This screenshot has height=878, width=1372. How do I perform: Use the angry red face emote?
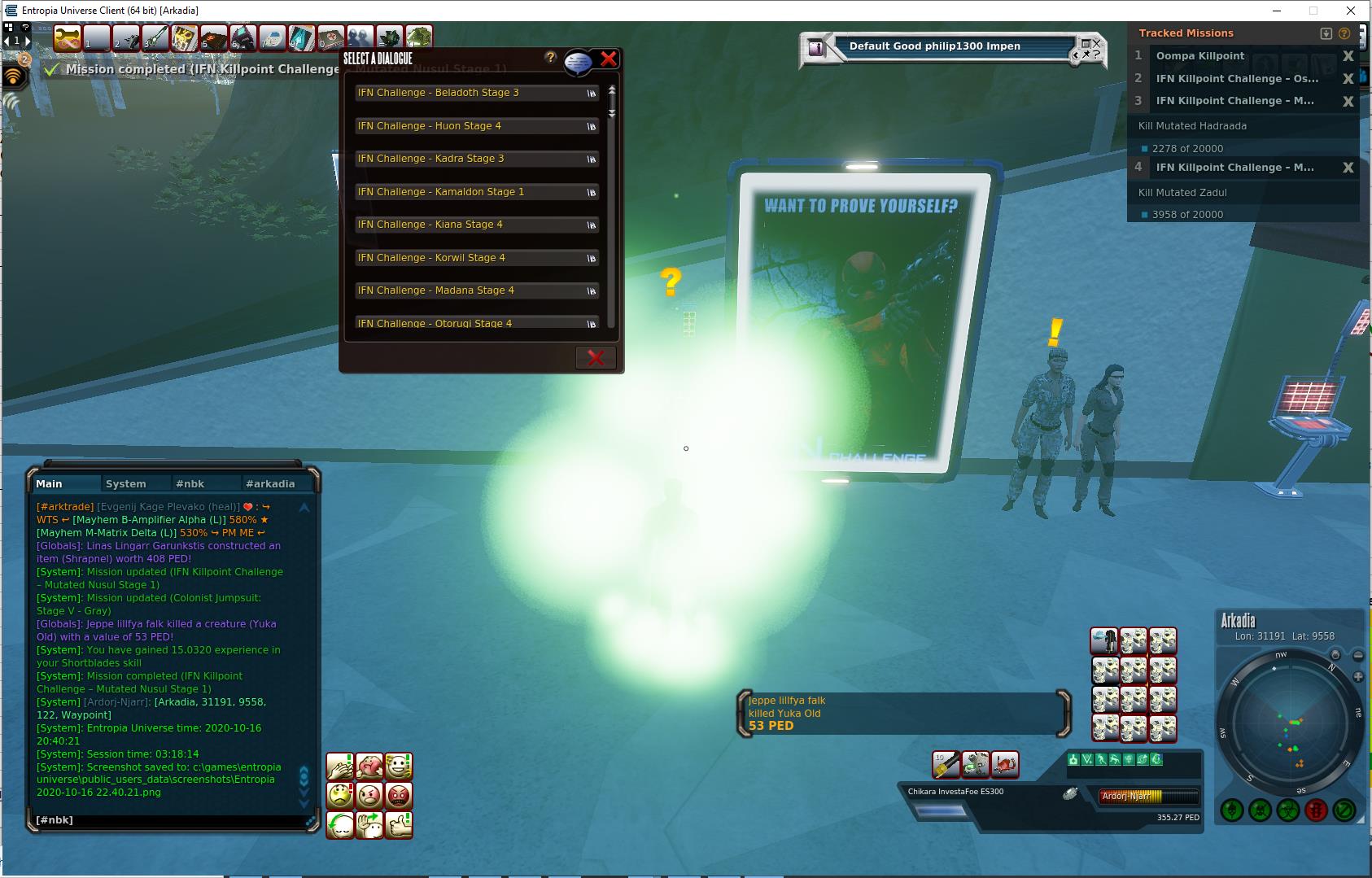coord(399,795)
